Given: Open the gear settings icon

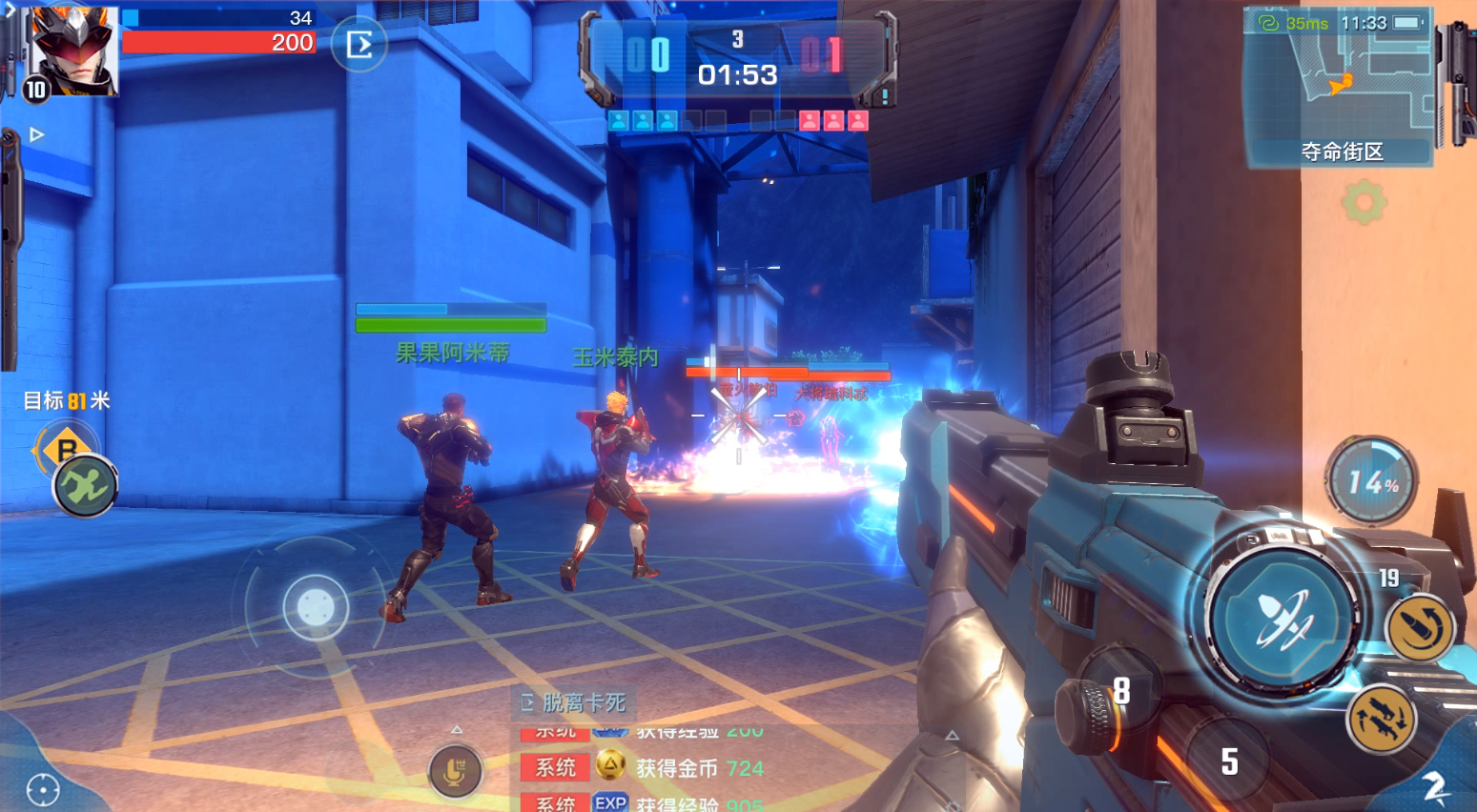Looking at the screenshot, I should [1364, 202].
